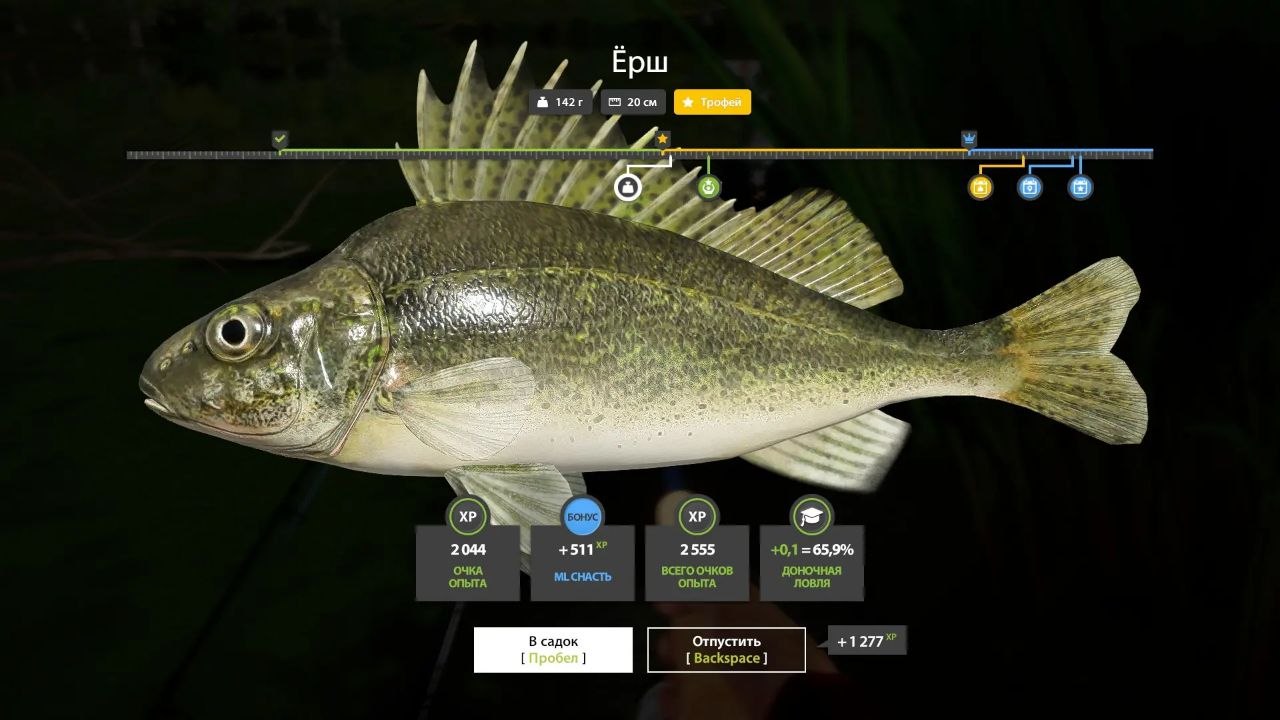Image resolution: width=1280 pixels, height=720 pixels.
Task: Click the white catch marker icon below the scale
Action: tap(629, 186)
